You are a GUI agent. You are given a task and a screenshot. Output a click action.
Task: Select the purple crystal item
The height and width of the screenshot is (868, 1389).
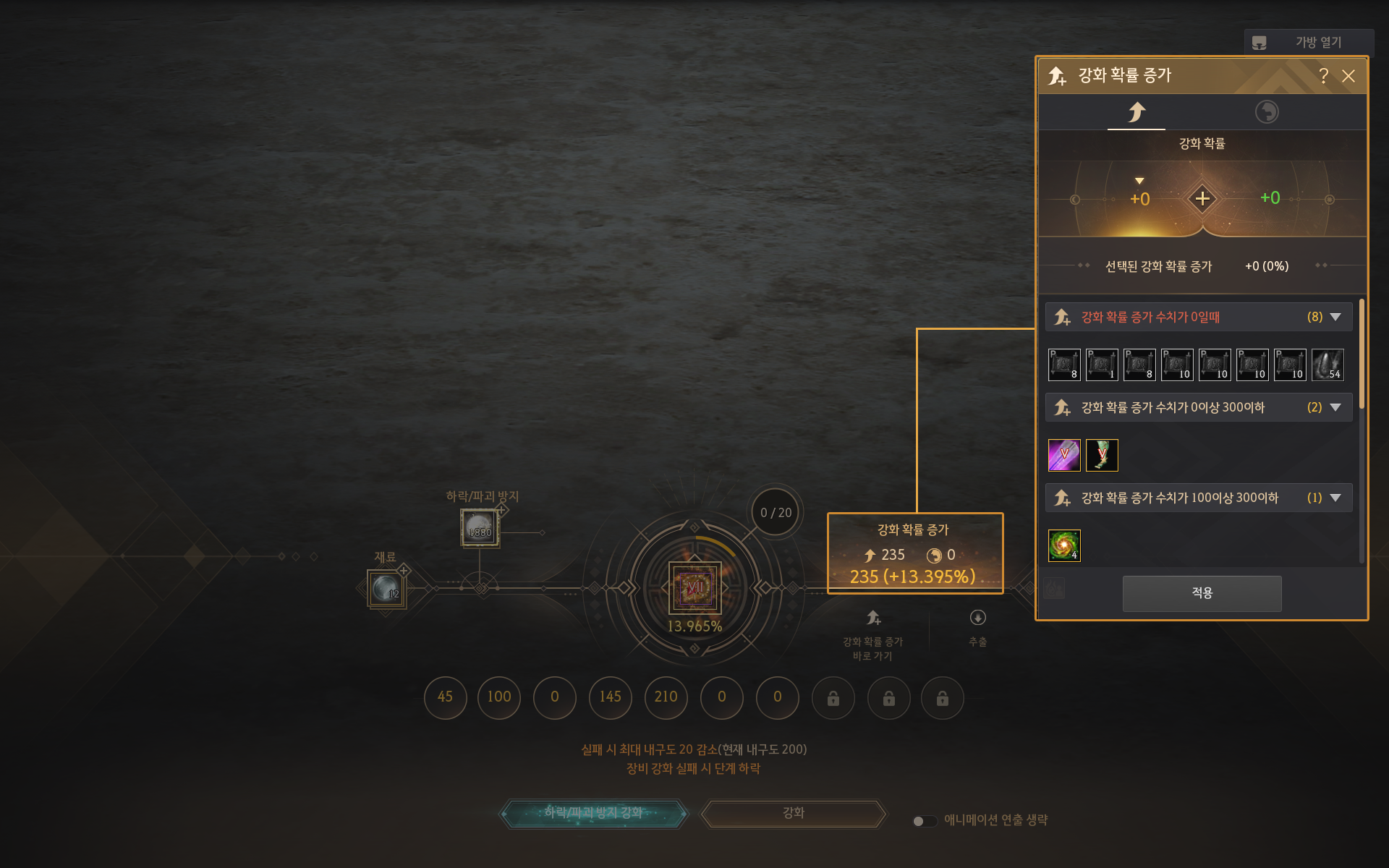[x=1064, y=455]
